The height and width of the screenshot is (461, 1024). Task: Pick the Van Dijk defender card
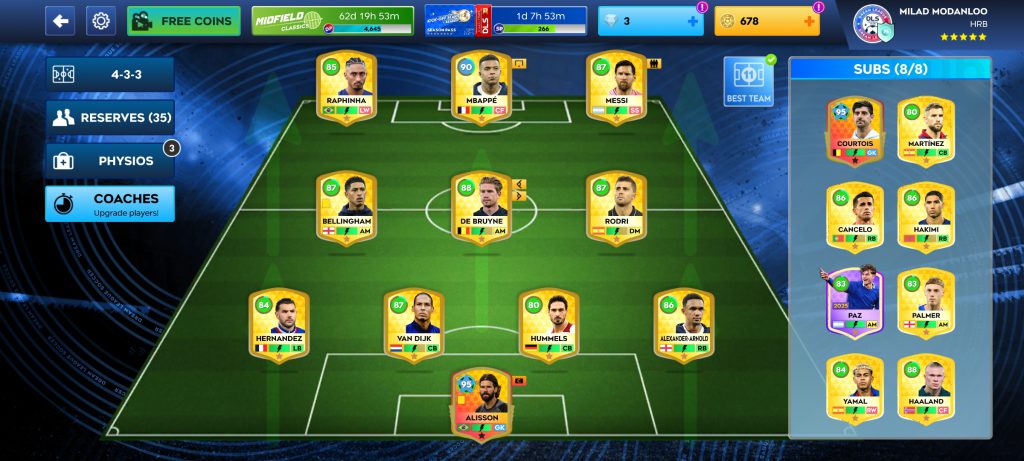[413, 326]
